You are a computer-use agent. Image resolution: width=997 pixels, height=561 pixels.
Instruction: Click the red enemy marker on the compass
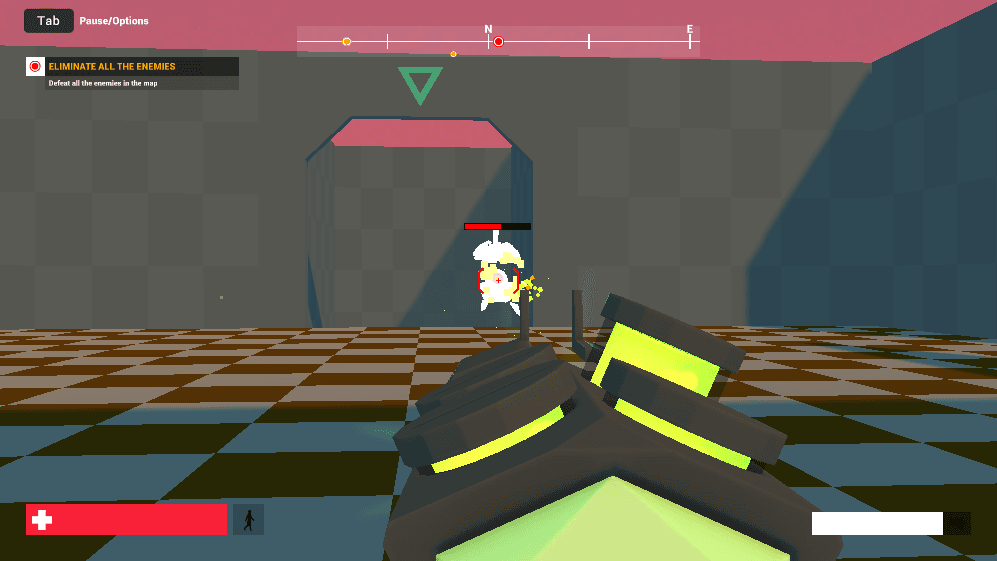pyautogui.click(x=498, y=42)
